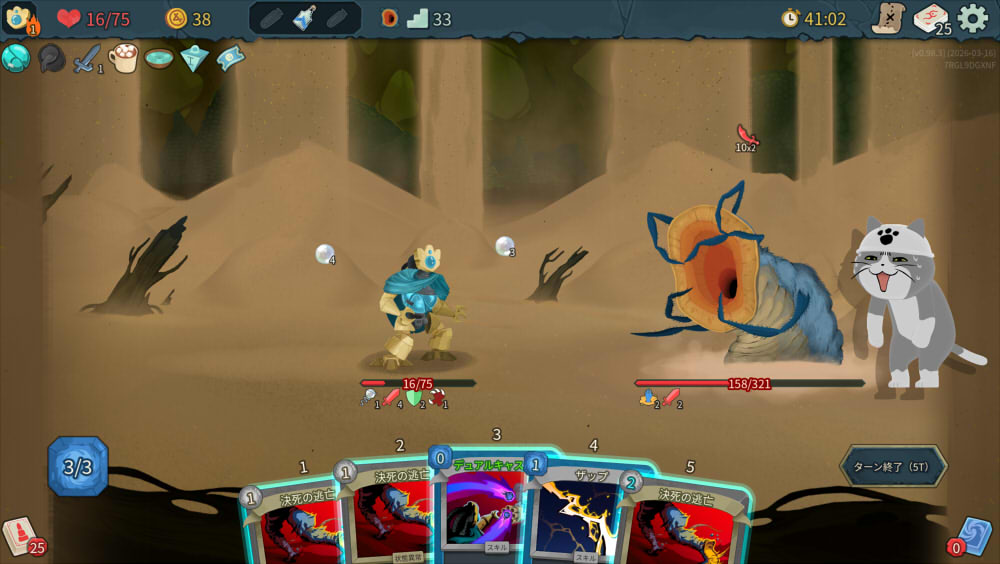This screenshot has width=1000, height=564.
Task: Click the character portrait icon
Action: 19,18
